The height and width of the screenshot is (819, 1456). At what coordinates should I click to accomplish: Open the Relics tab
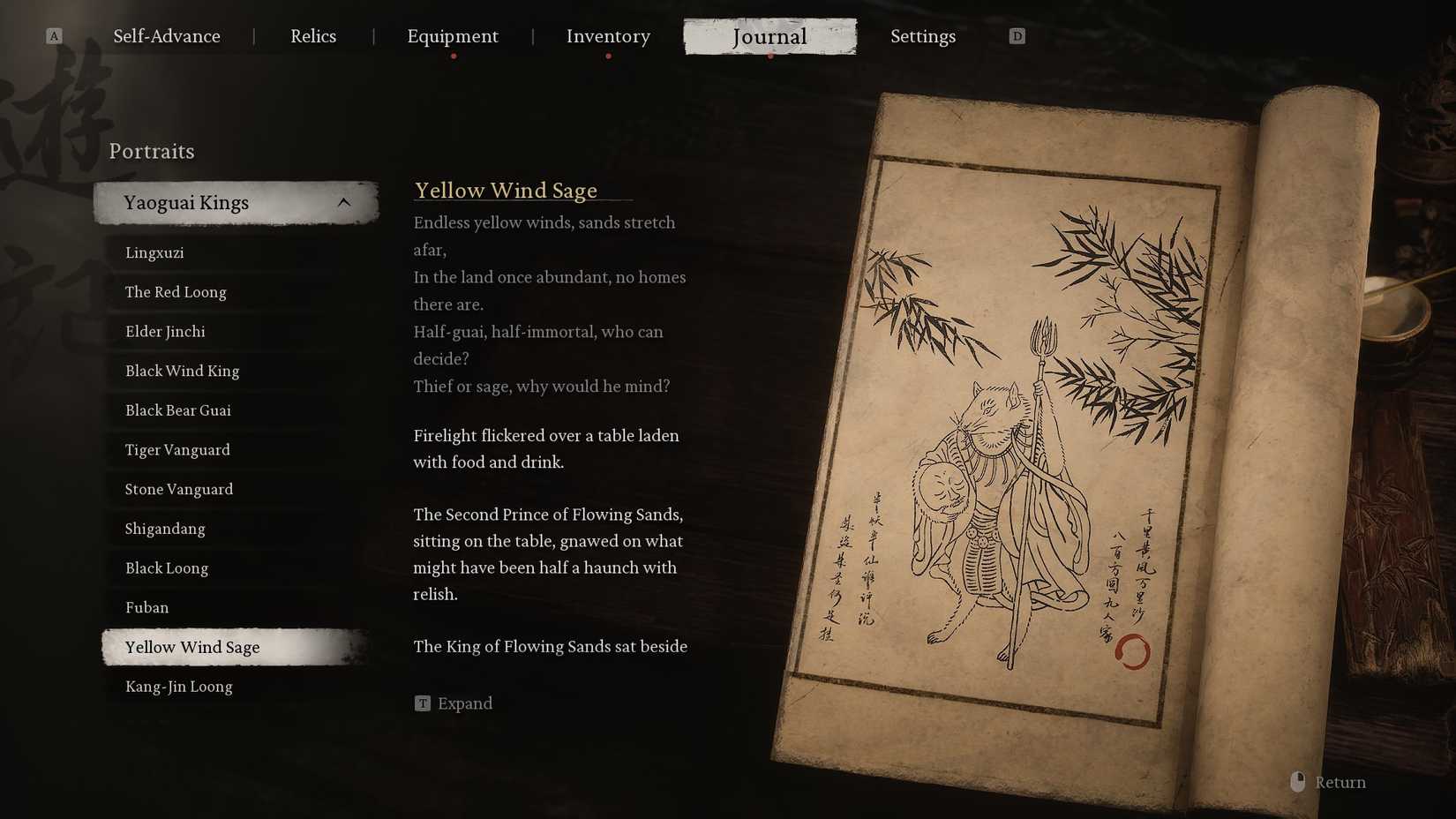pyautogui.click(x=313, y=36)
